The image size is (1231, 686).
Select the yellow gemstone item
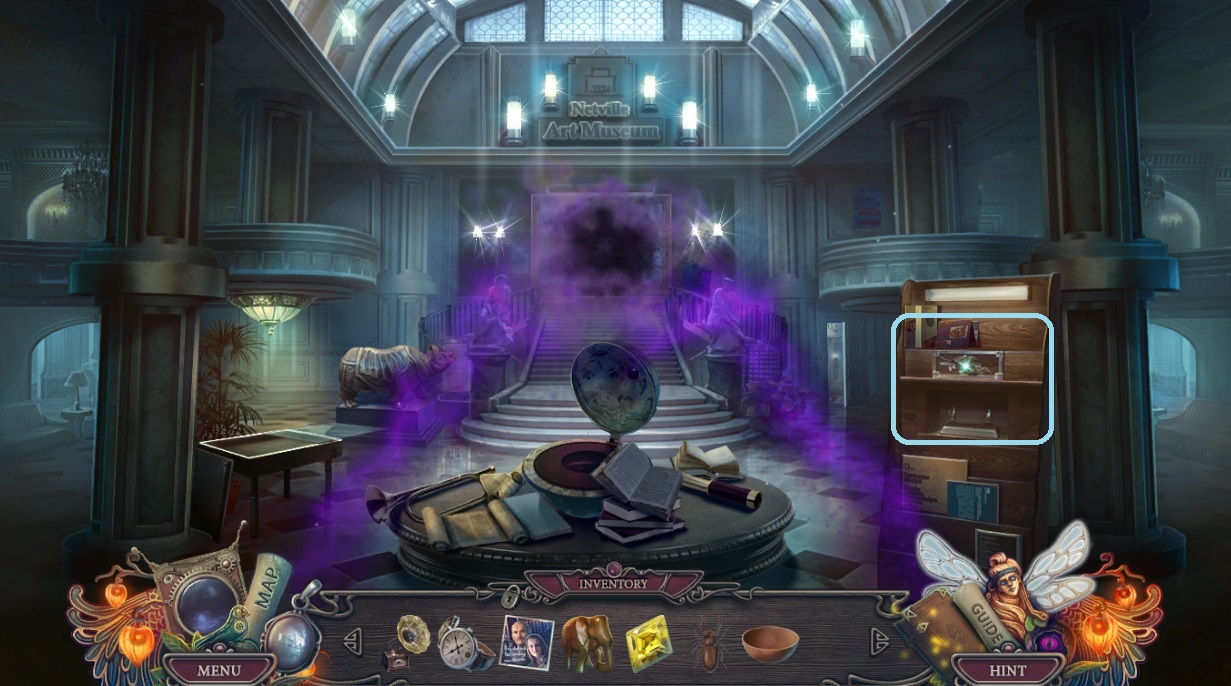[650, 644]
